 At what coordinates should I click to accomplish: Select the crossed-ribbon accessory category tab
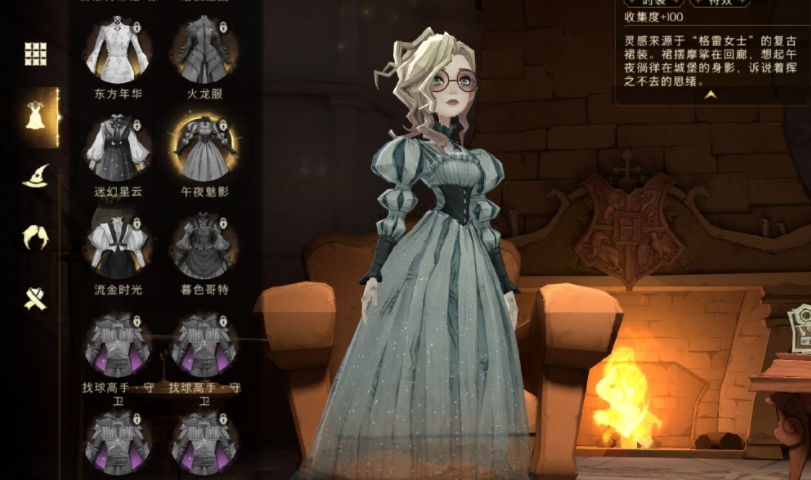(36, 297)
